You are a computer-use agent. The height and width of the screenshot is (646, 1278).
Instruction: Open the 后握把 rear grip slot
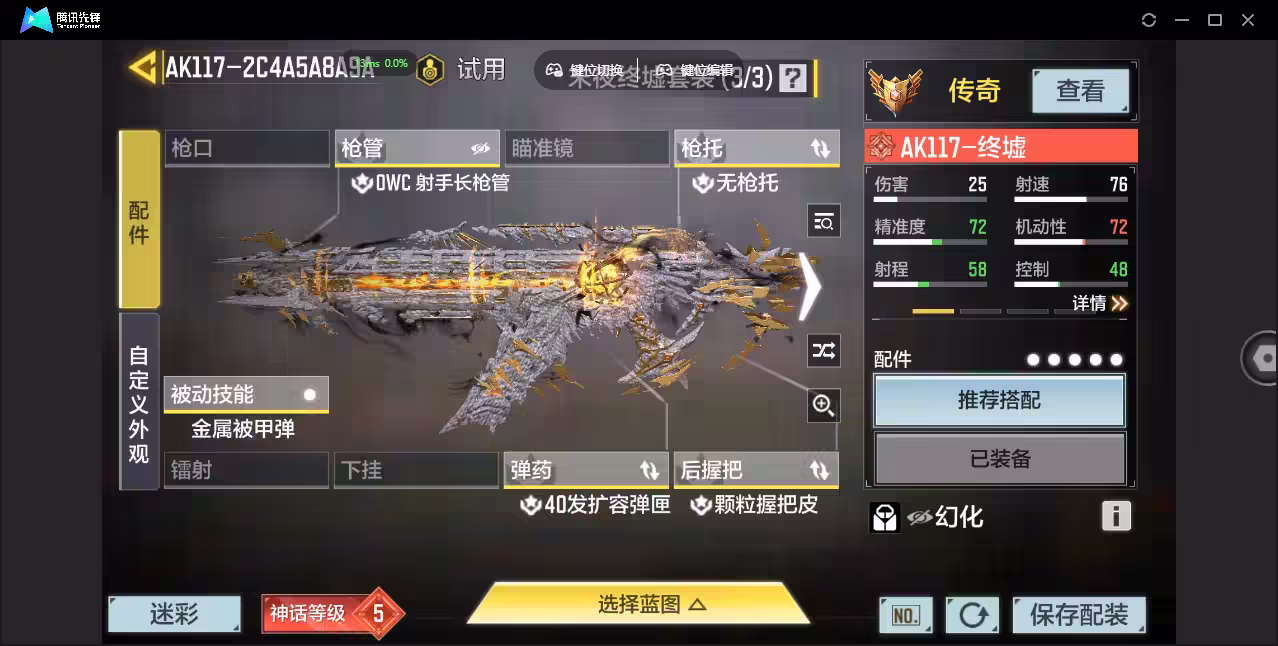(x=756, y=470)
